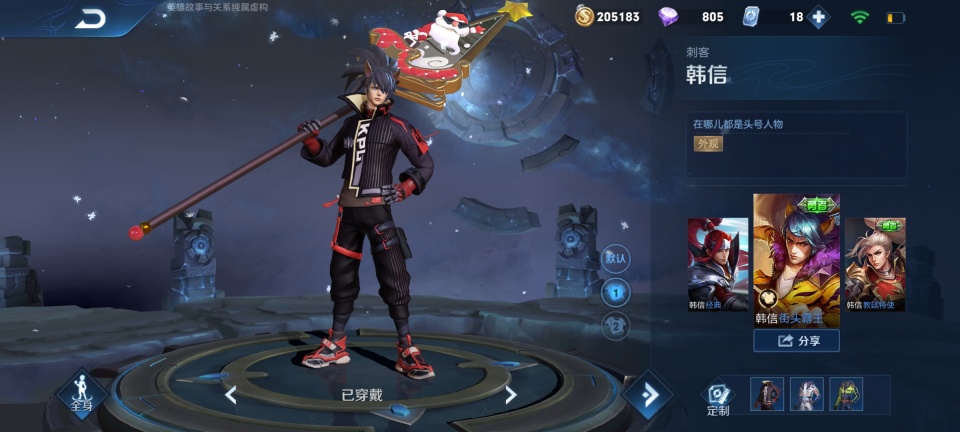This screenshot has height=432, width=960.
Task: Go back using the top-left return arrow
Action: [x=90, y=17]
